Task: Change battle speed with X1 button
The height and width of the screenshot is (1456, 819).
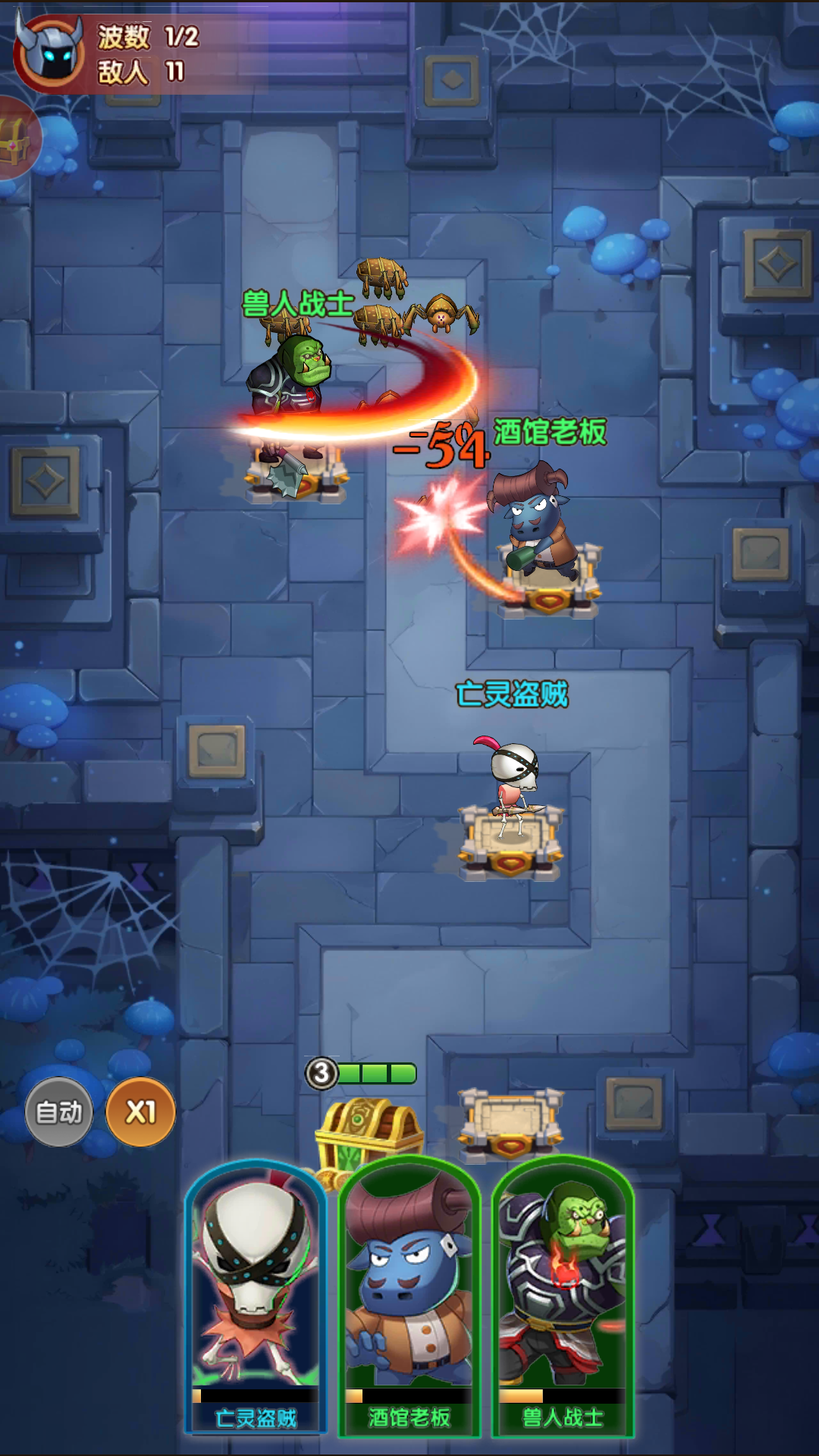Action: click(x=140, y=1112)
